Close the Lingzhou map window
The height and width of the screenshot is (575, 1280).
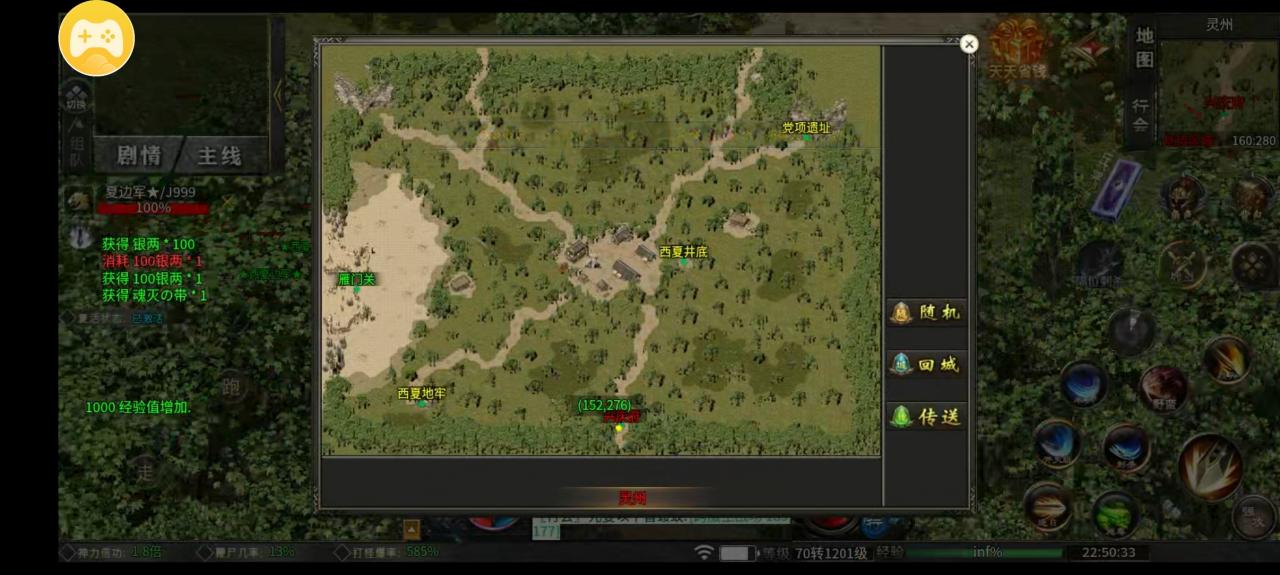pos(968,44)
